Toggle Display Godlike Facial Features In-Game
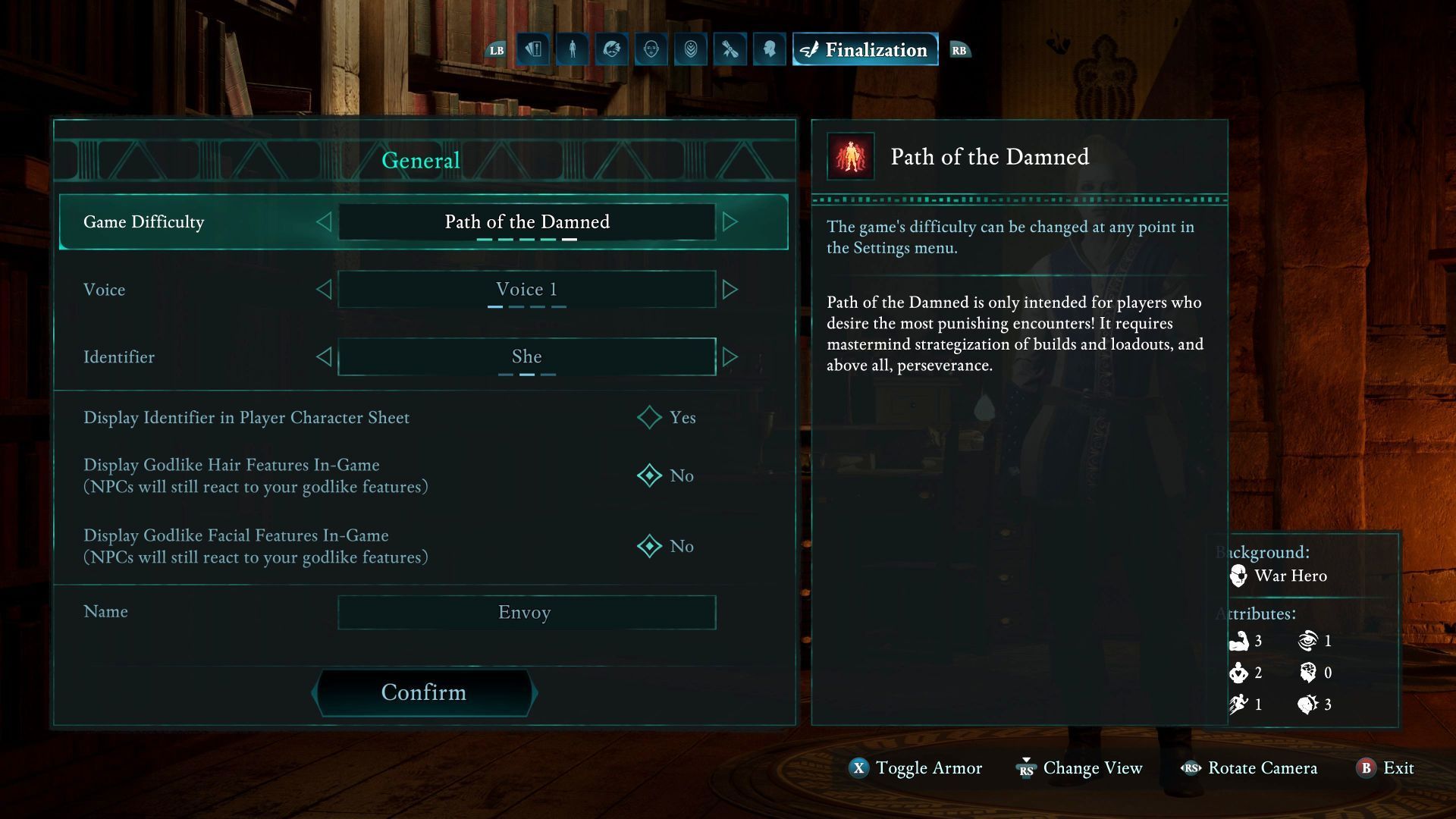This screenshot has height=819, width=1456. coord(650,546)
